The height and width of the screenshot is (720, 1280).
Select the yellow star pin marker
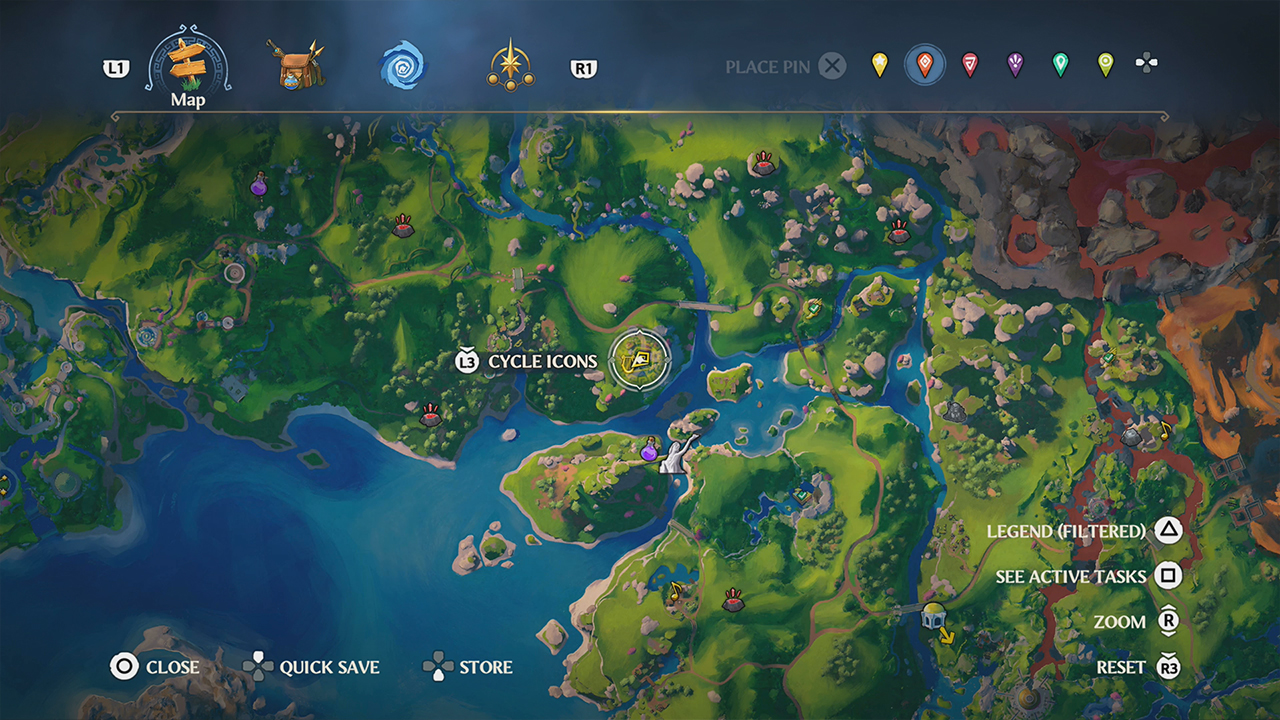(878, 66)
